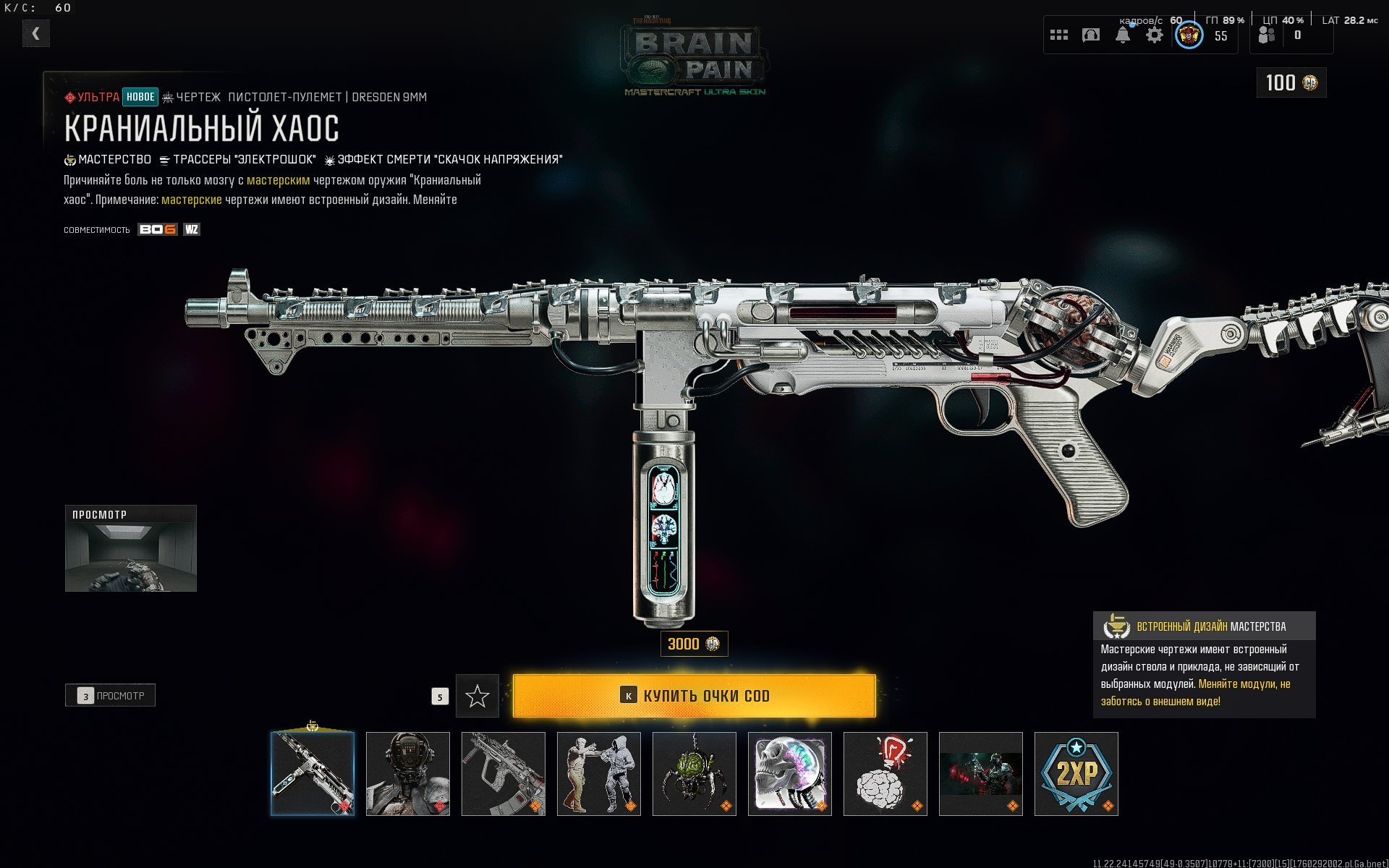View the brain and lightbulb spray
This screenshot has width=1389, height=868.
coord(885,773)
